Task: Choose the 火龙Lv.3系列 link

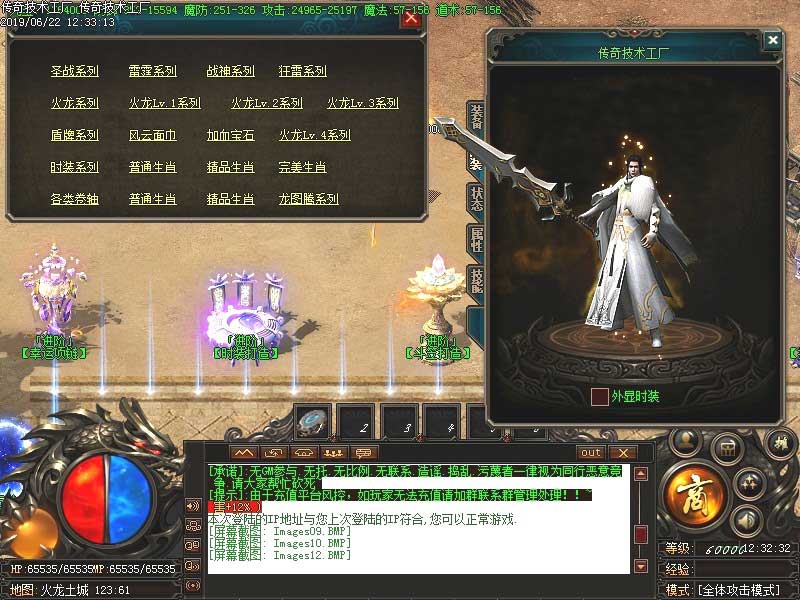Action: click(362, 104)
